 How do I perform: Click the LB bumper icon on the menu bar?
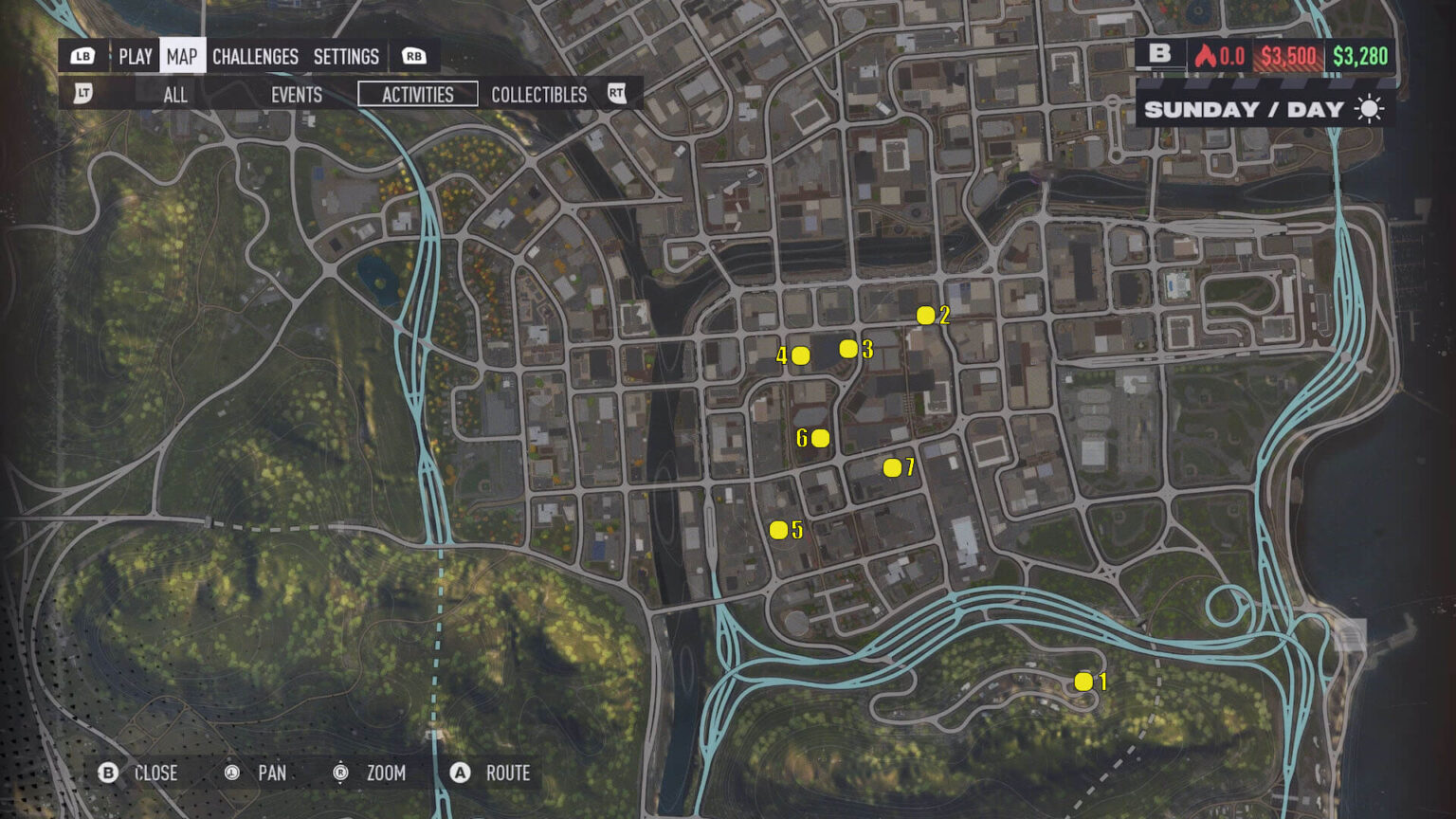(x=82, y=56)
